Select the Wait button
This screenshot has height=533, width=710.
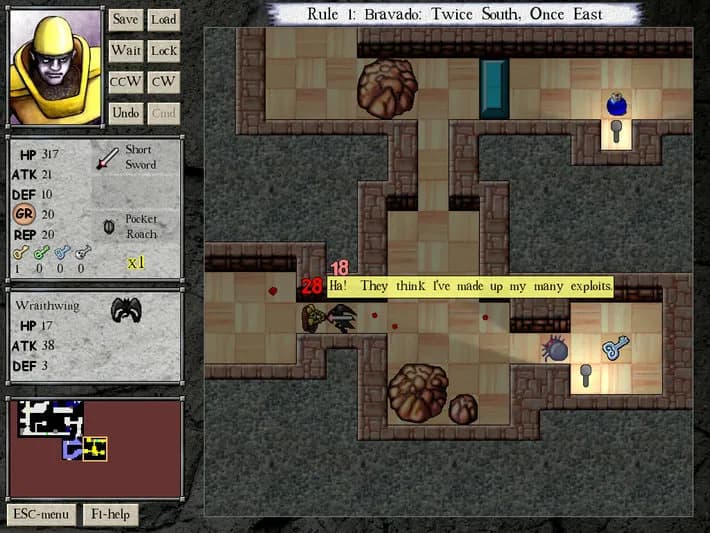point(125,50)
